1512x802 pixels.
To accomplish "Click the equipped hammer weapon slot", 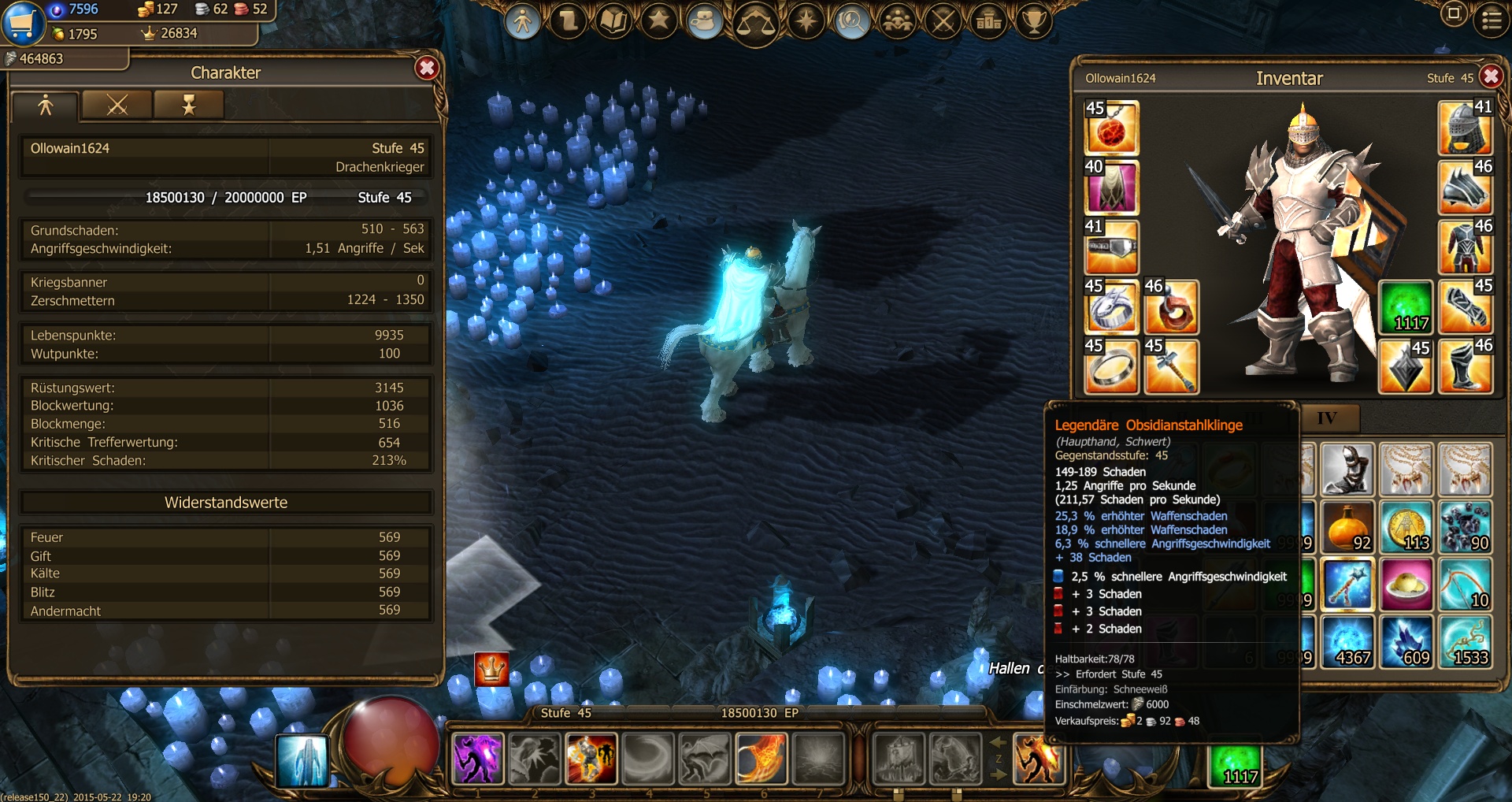I will (1171, 367).
